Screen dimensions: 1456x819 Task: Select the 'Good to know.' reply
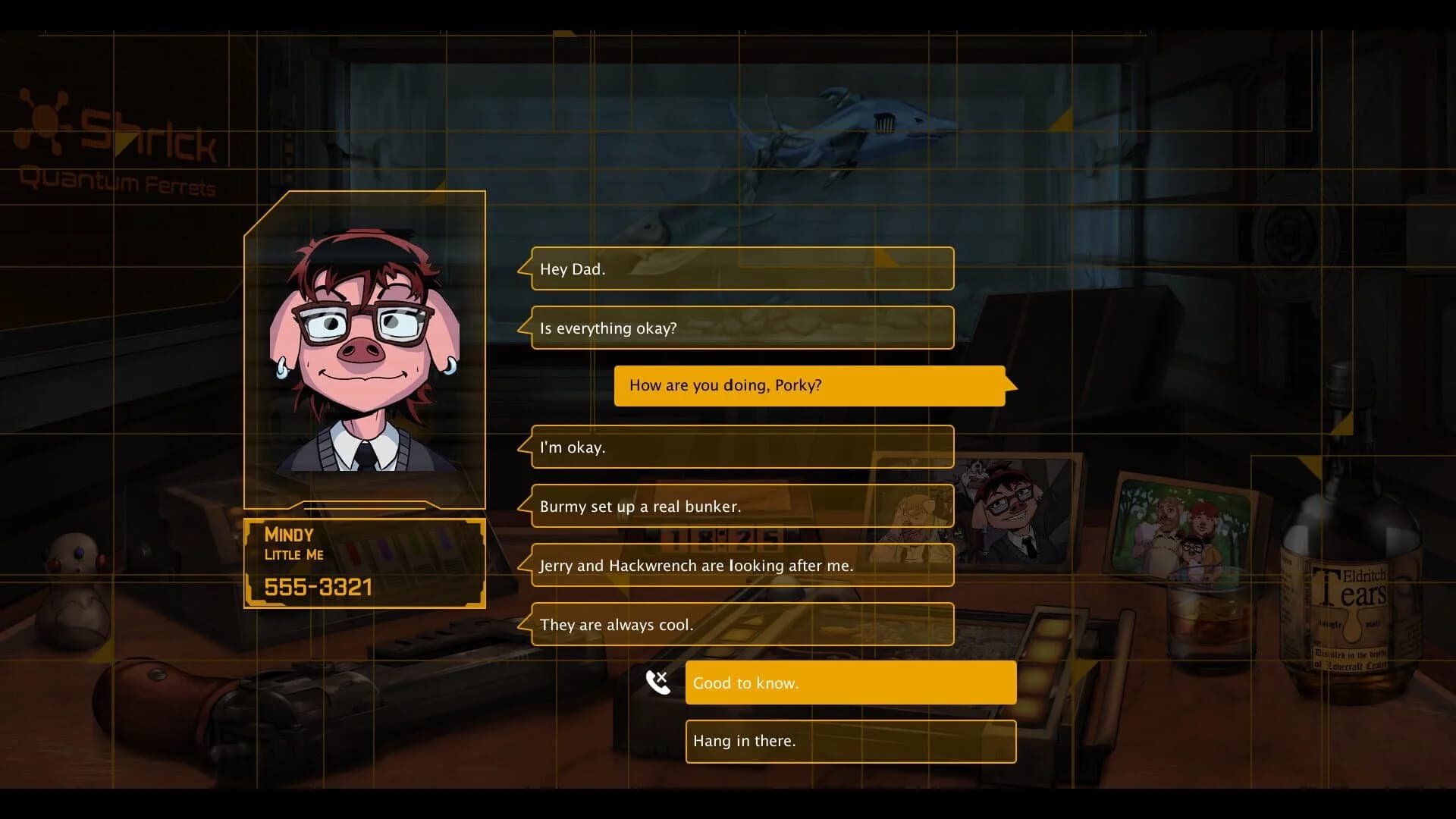[x=849, y=682]
